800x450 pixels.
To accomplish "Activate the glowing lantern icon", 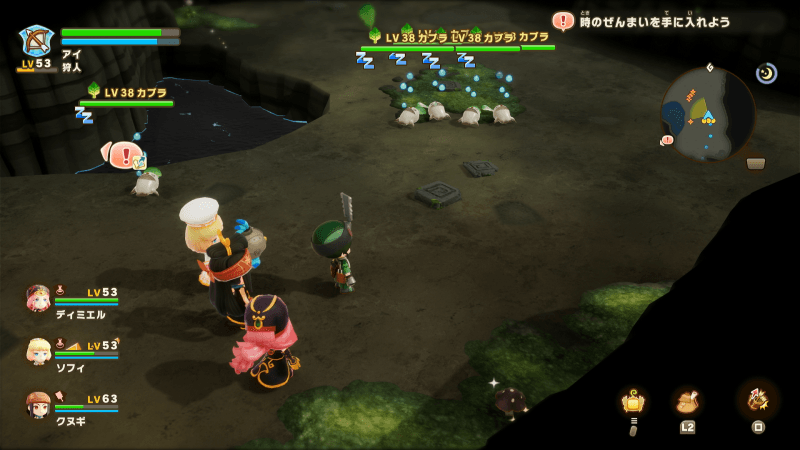I will (x=632, y=402).
